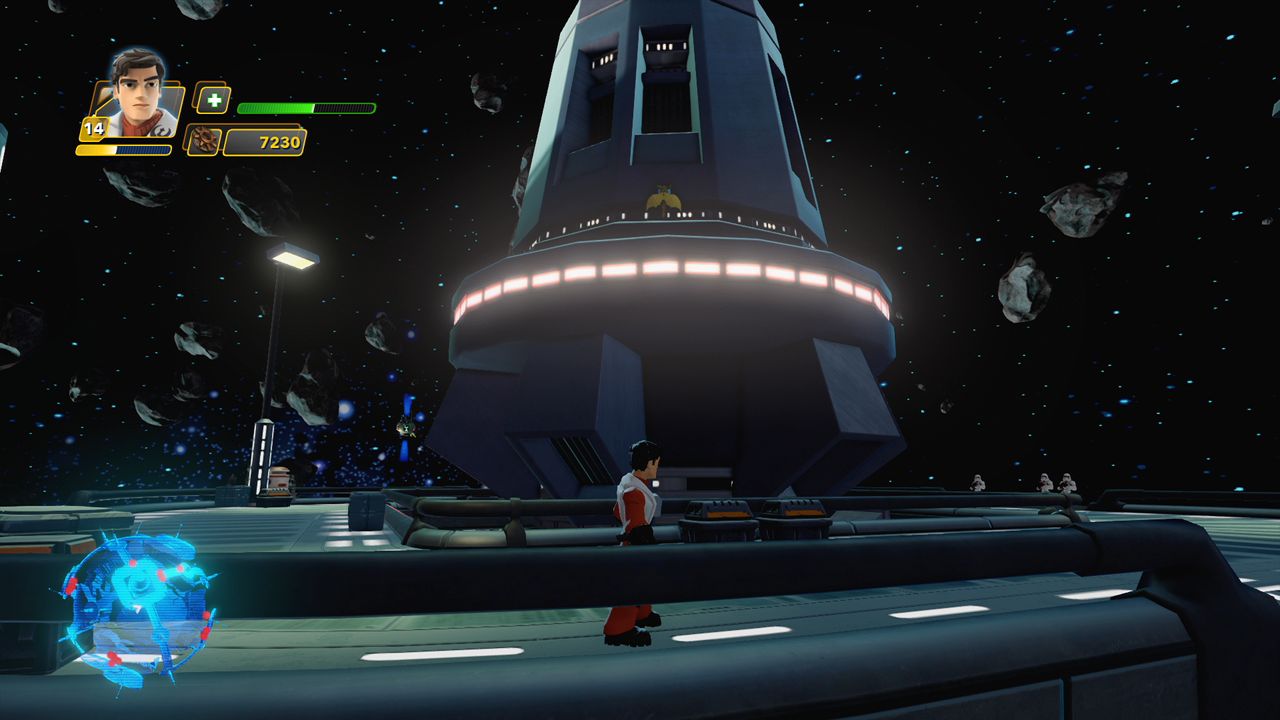Click the orange gear spark icon
The image size is (1280, 720).
[x=204, y=141]
